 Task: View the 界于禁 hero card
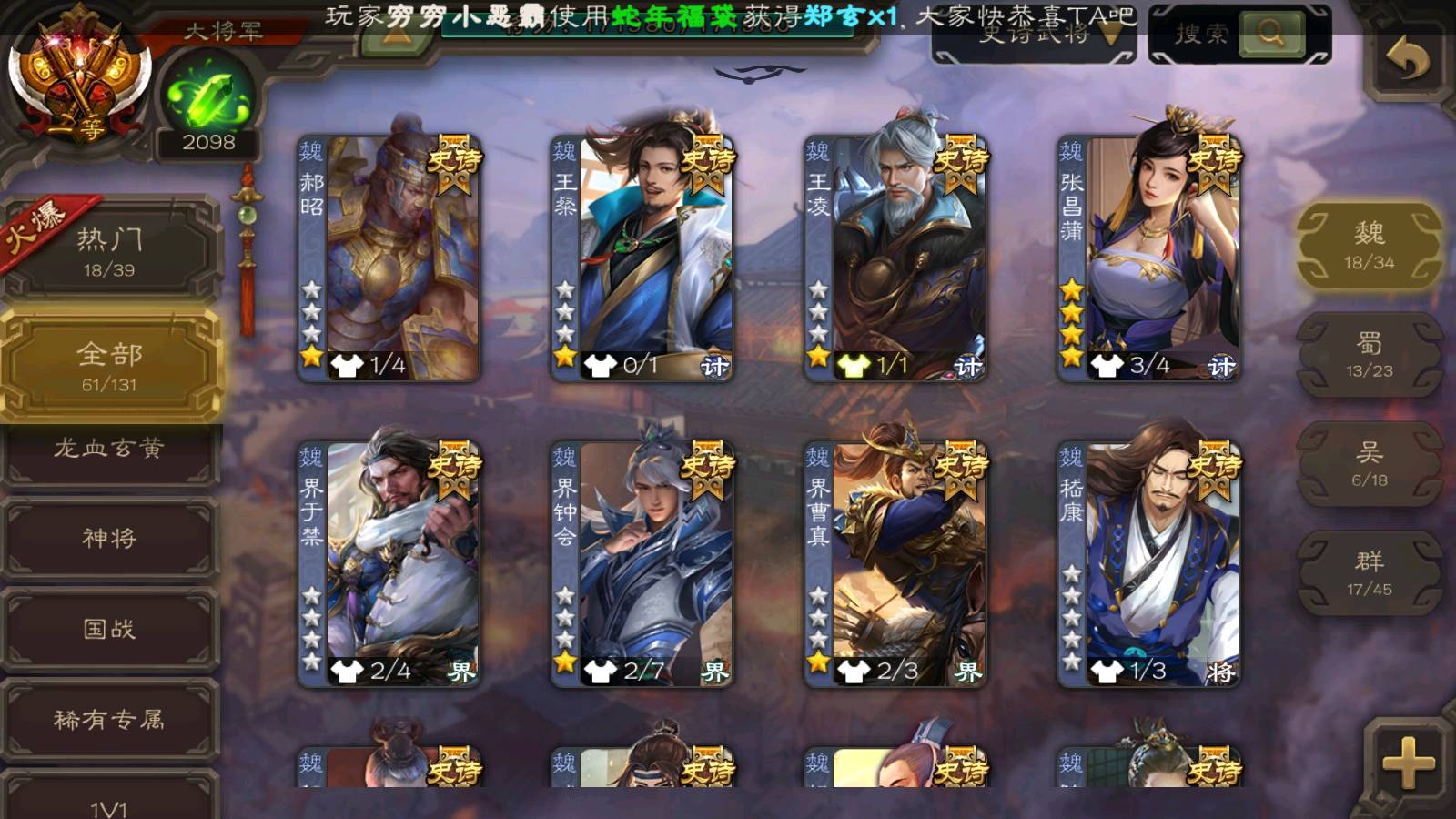(389, 564)
